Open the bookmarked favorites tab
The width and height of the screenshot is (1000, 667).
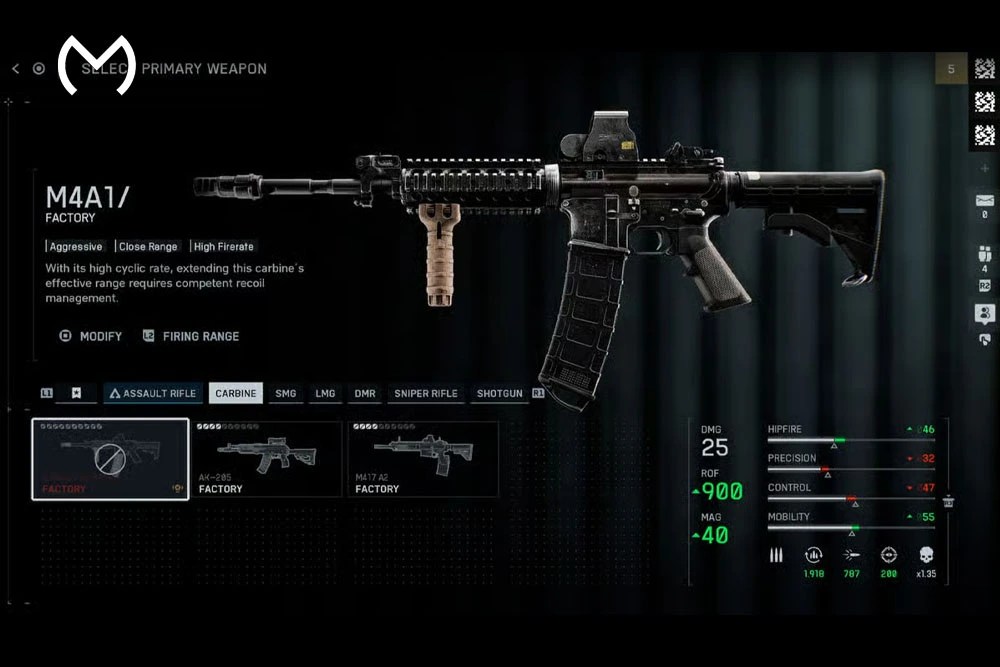coord(76,393)
